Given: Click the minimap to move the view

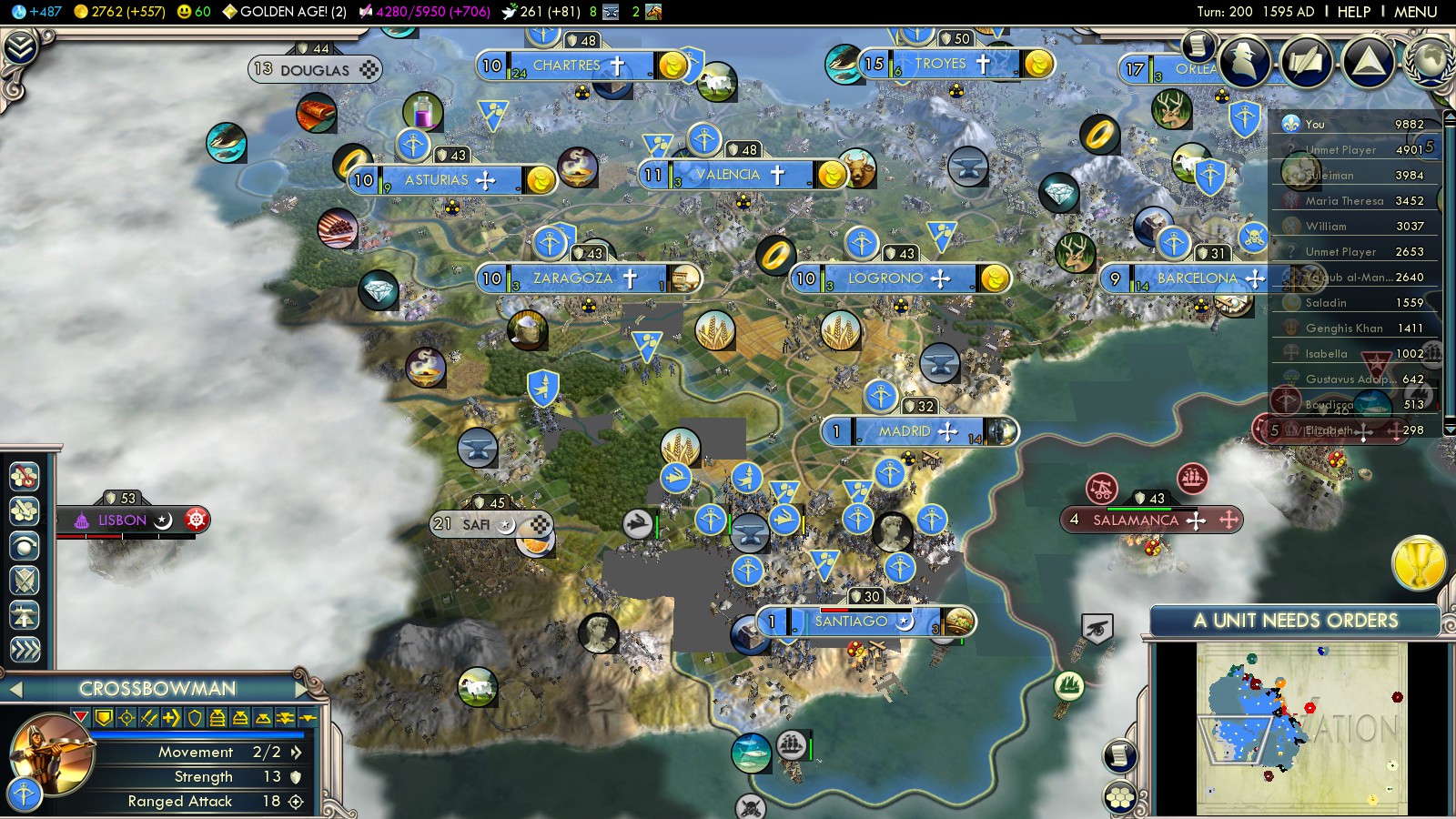Looking at the screenshot, I should click(1301, 728).
